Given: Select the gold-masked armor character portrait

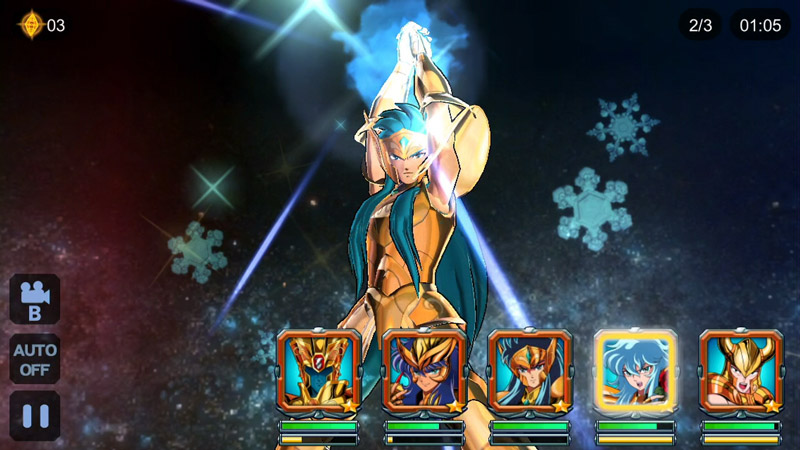Looking at the screenshot, I should click(x=319, y=371).
